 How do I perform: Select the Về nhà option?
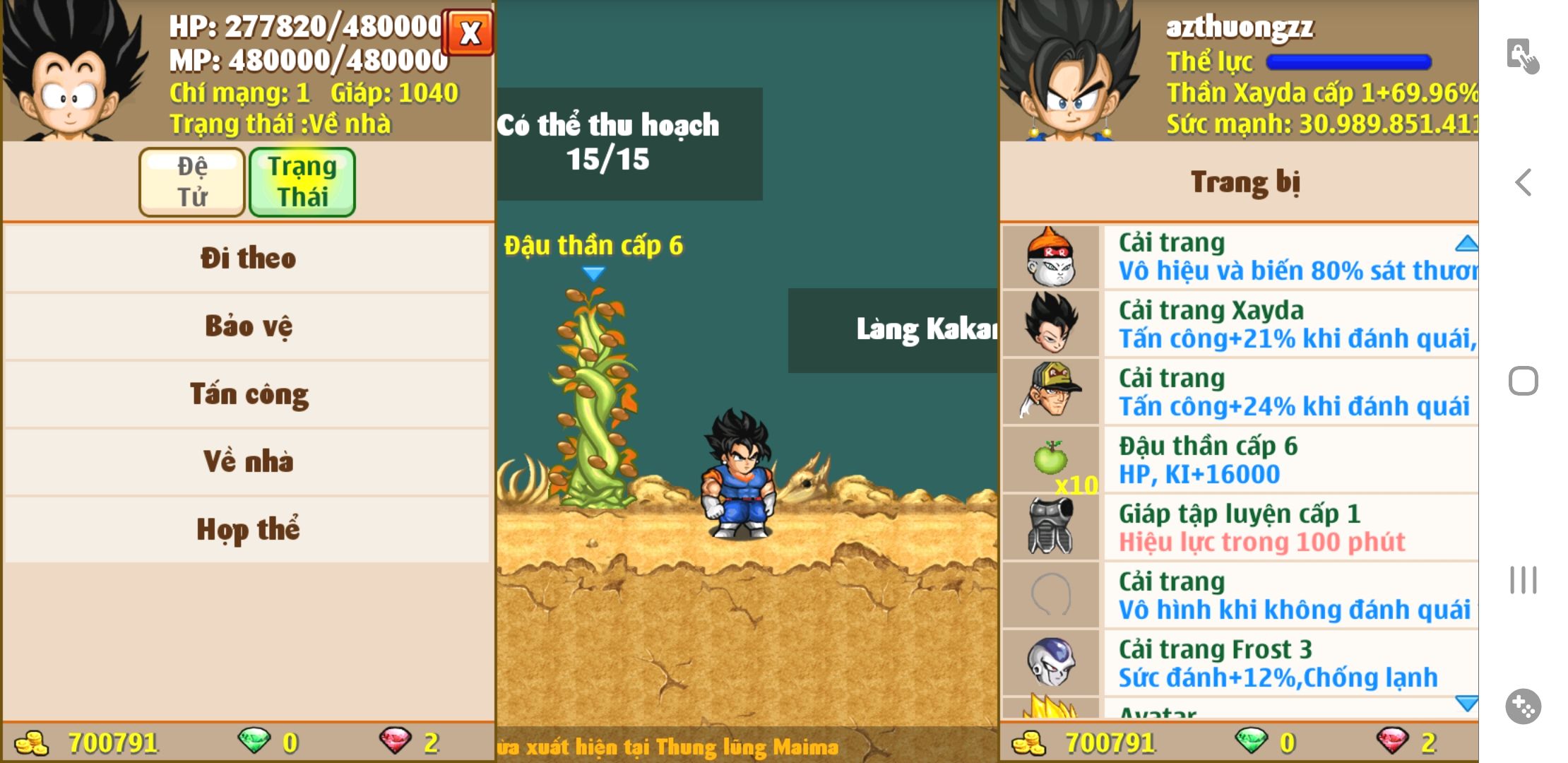pos(247,461)
